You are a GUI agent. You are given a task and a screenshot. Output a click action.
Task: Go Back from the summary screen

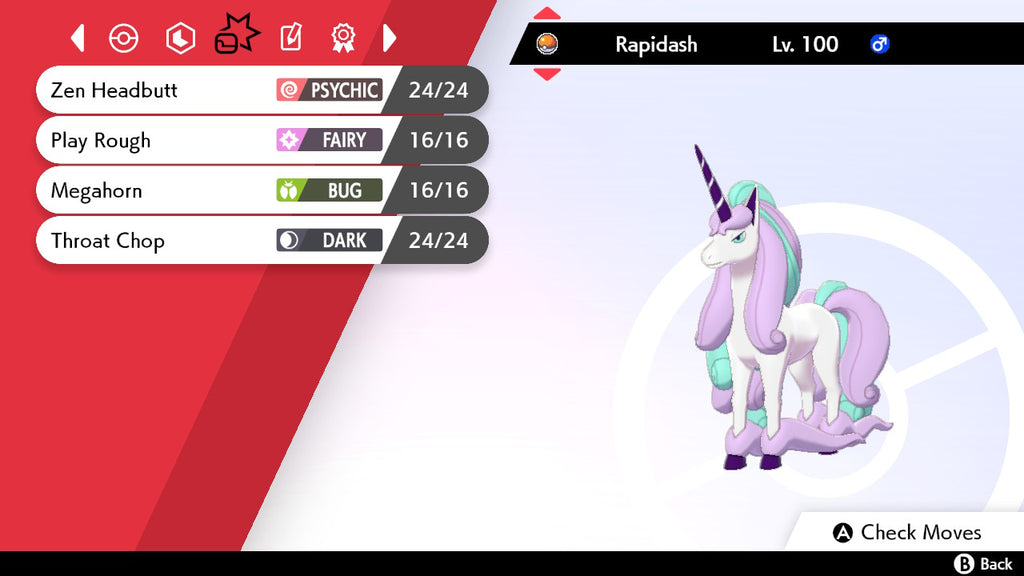pyautogui.click(x=984, y=564)
